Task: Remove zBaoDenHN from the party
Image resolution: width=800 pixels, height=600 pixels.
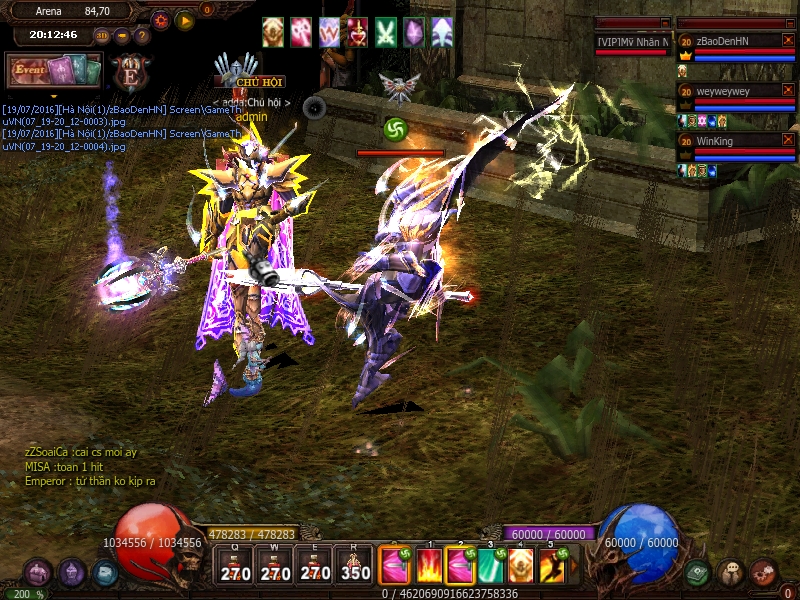Action: [x=788, y=41]
